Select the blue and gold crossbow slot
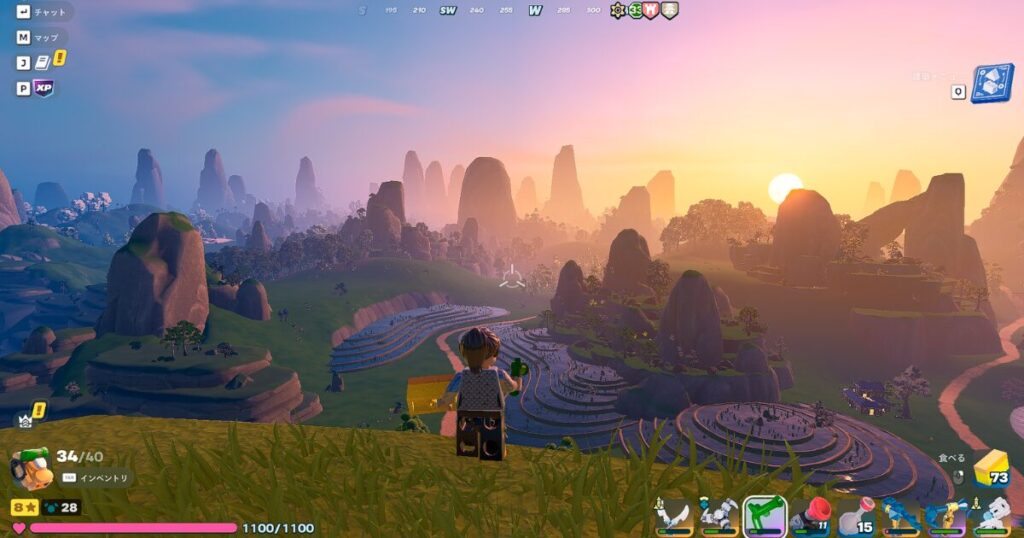The image size is (1024, 538). 945,515
